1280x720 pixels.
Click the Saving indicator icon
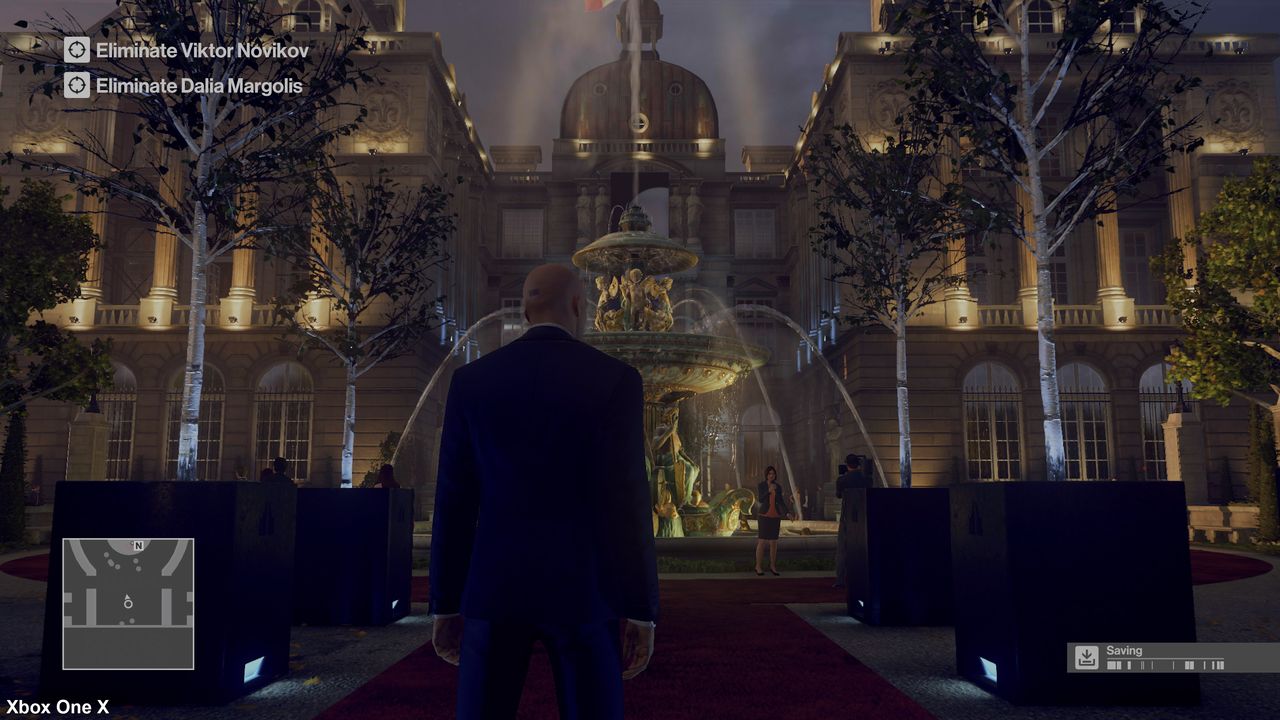click(1086, 657)
